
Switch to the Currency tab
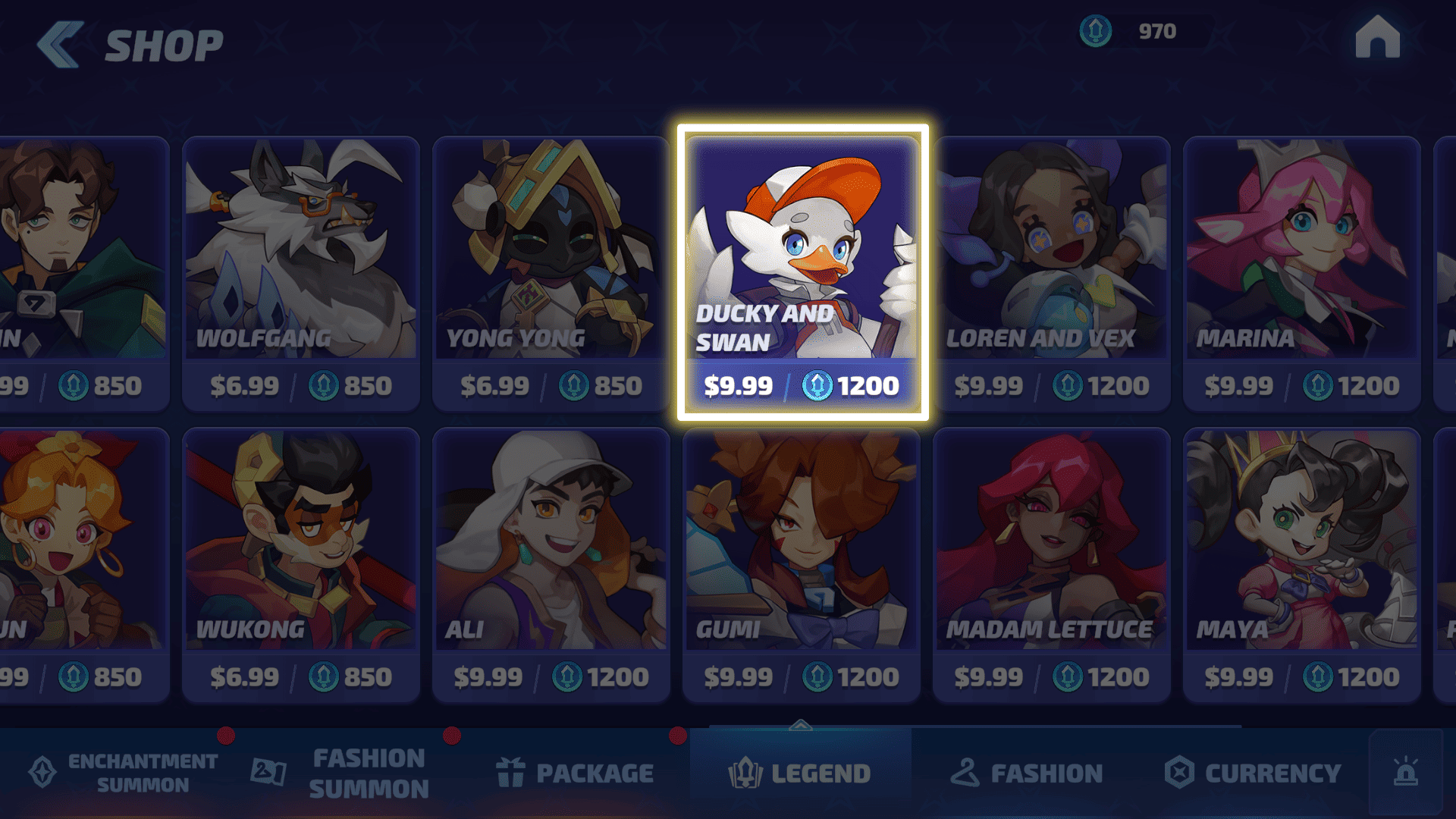(x=1253, y=773)
